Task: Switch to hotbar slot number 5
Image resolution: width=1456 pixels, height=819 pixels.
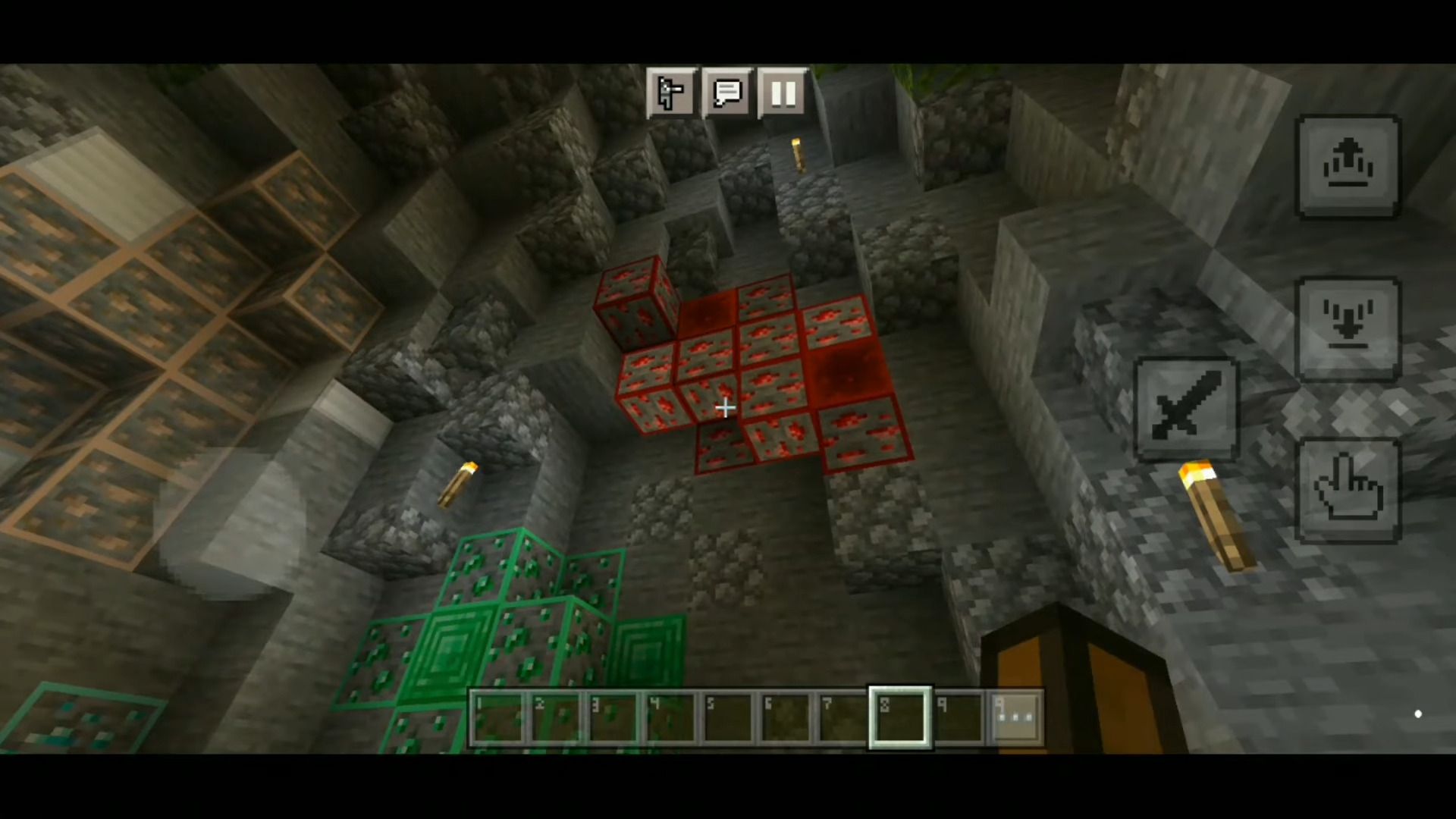Action: click(x=727, y=717)
